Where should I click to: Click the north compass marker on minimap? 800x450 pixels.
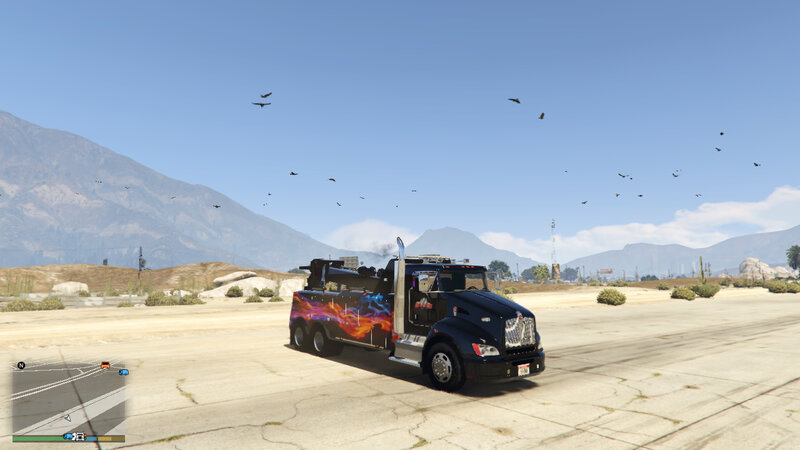click(x=21, y=365)
